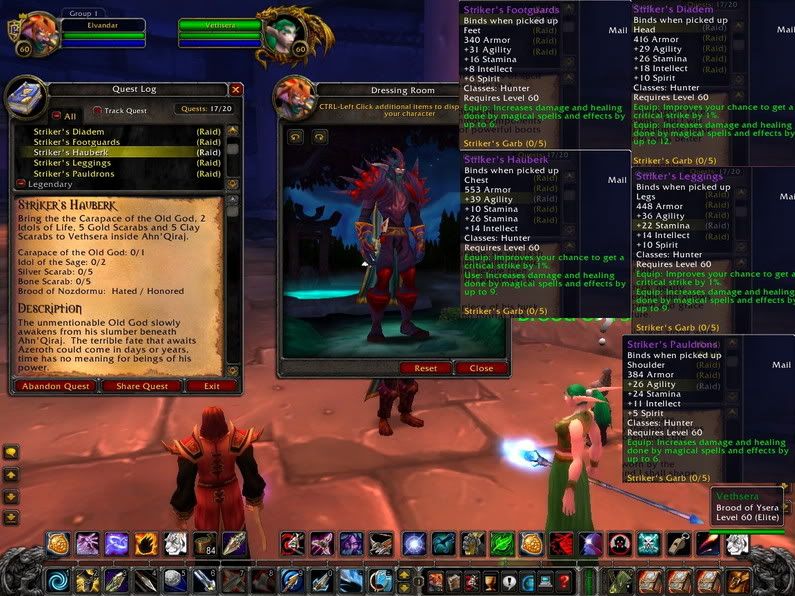Collapse the Legendary quest category
The width and height of the screenshot is (795, 596).
(x=22, y=185)
